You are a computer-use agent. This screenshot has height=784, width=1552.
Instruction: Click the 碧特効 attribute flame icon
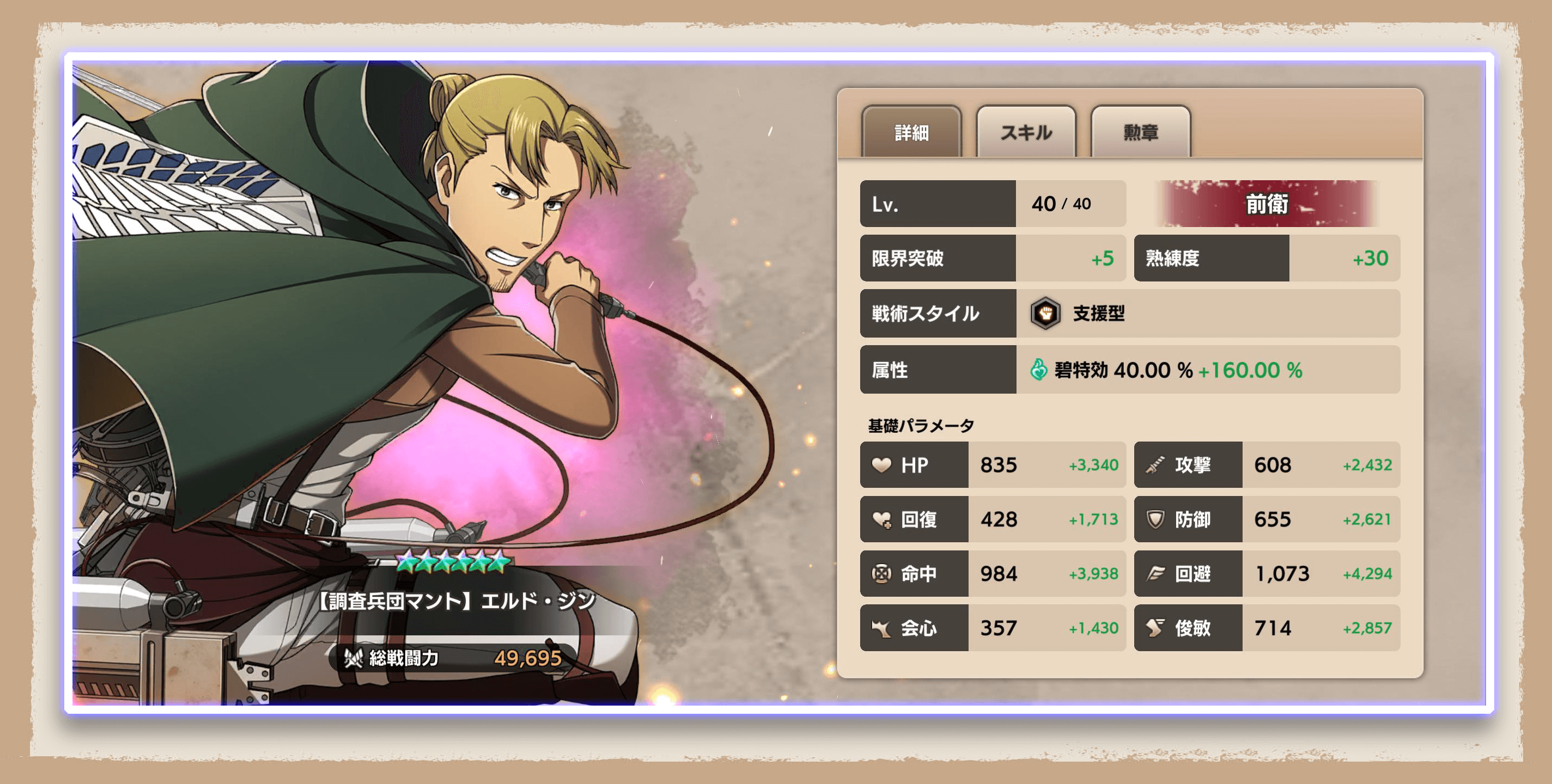point(1038,370)
